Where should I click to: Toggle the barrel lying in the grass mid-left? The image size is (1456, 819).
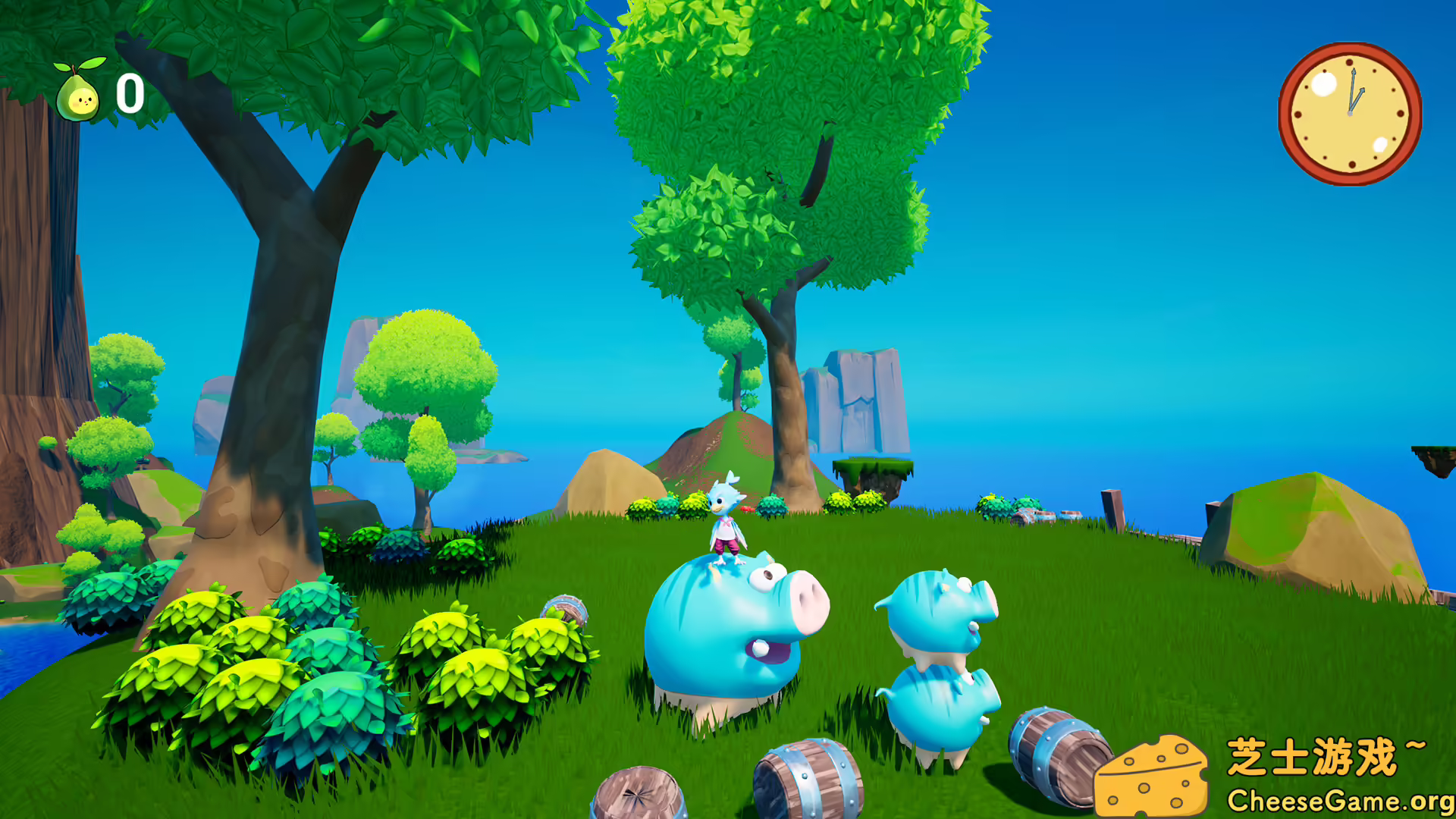pyautogui.click(x=565, y=610)
